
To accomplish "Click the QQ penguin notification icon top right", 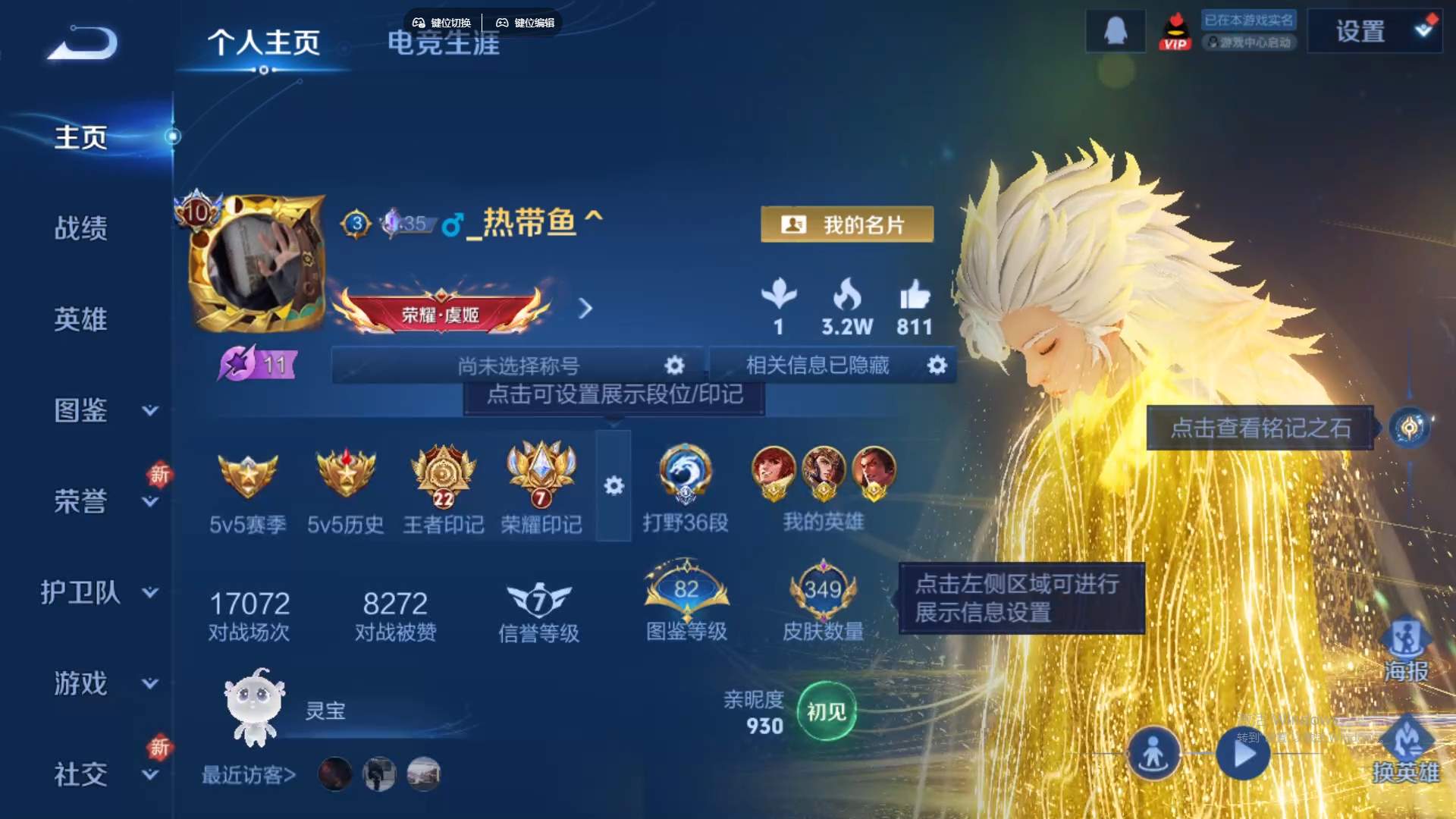I will pyautogui.click(x=1115, y=31).
